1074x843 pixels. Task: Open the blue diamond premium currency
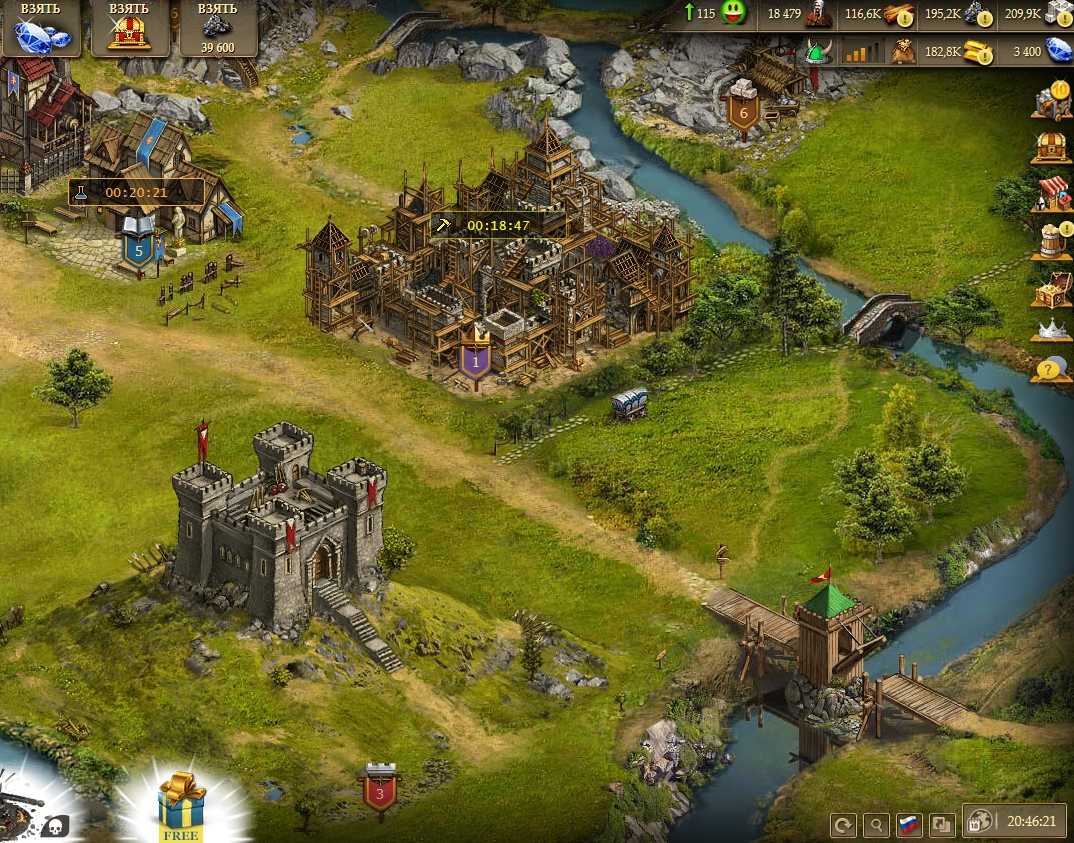coord(1058,51)
